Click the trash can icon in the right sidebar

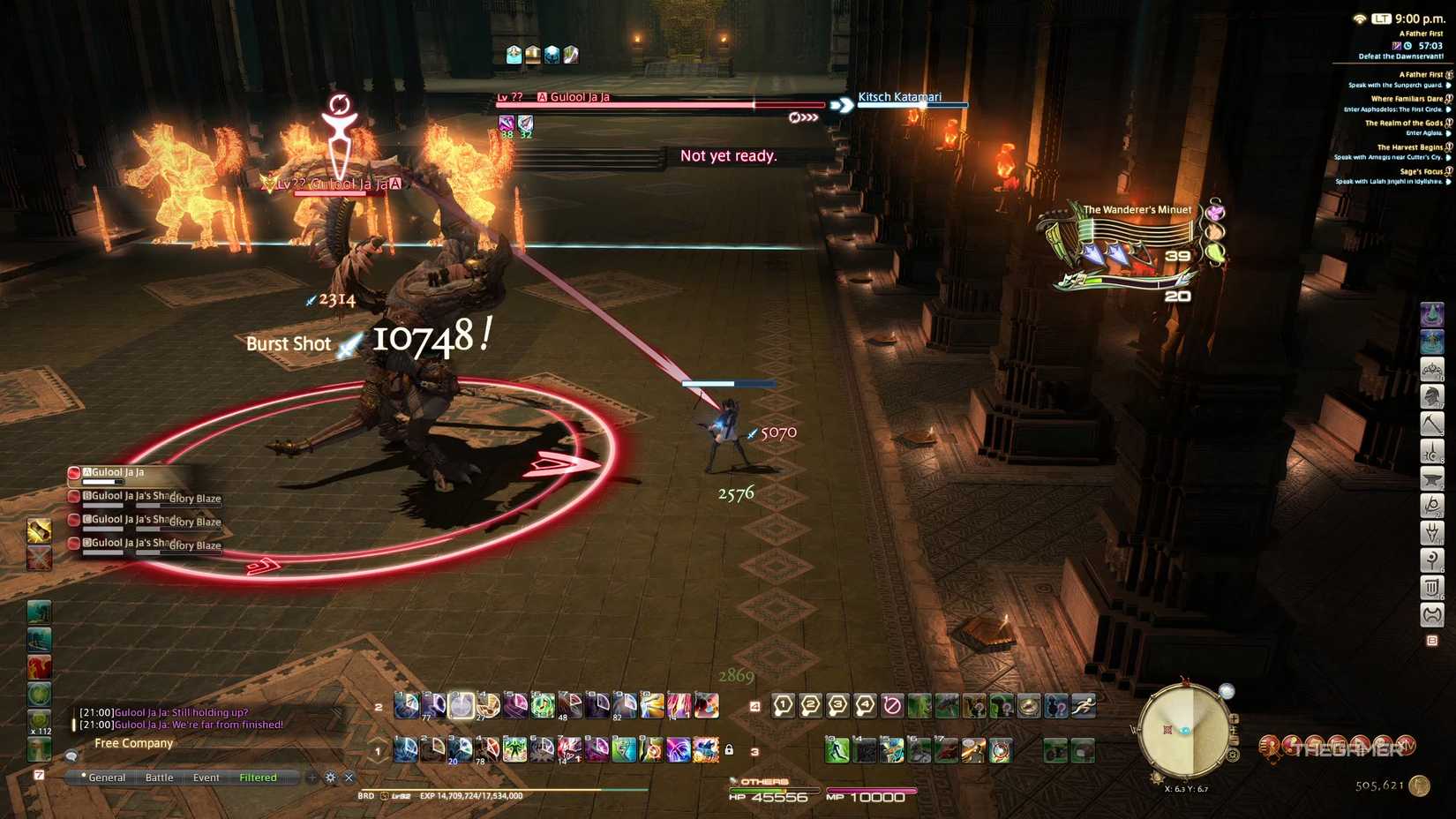(1431, 586)
